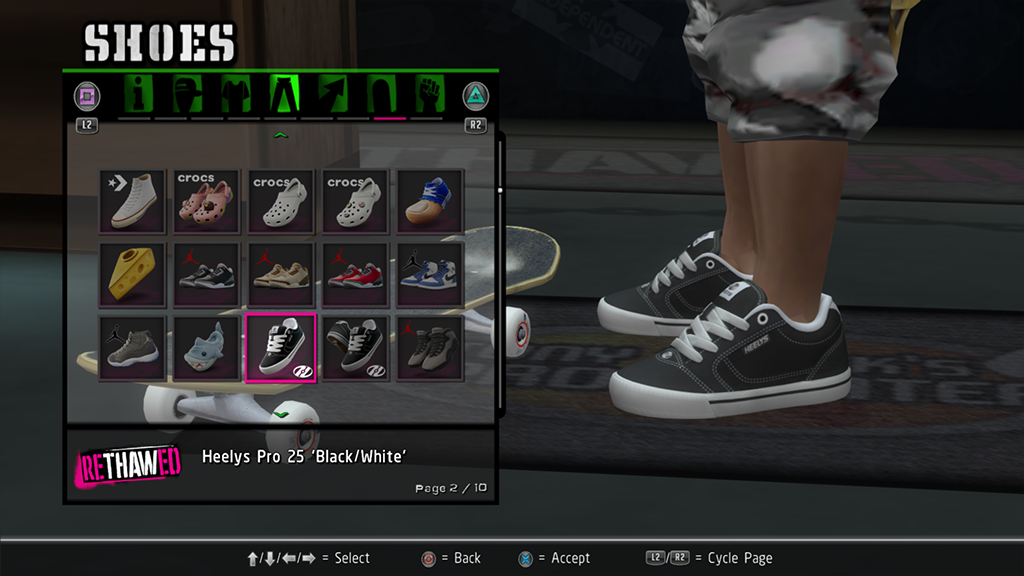Pick the blue and white Jordan high-tops
The width and height of the screenshot is (1024, 576).
pos(430,274)
